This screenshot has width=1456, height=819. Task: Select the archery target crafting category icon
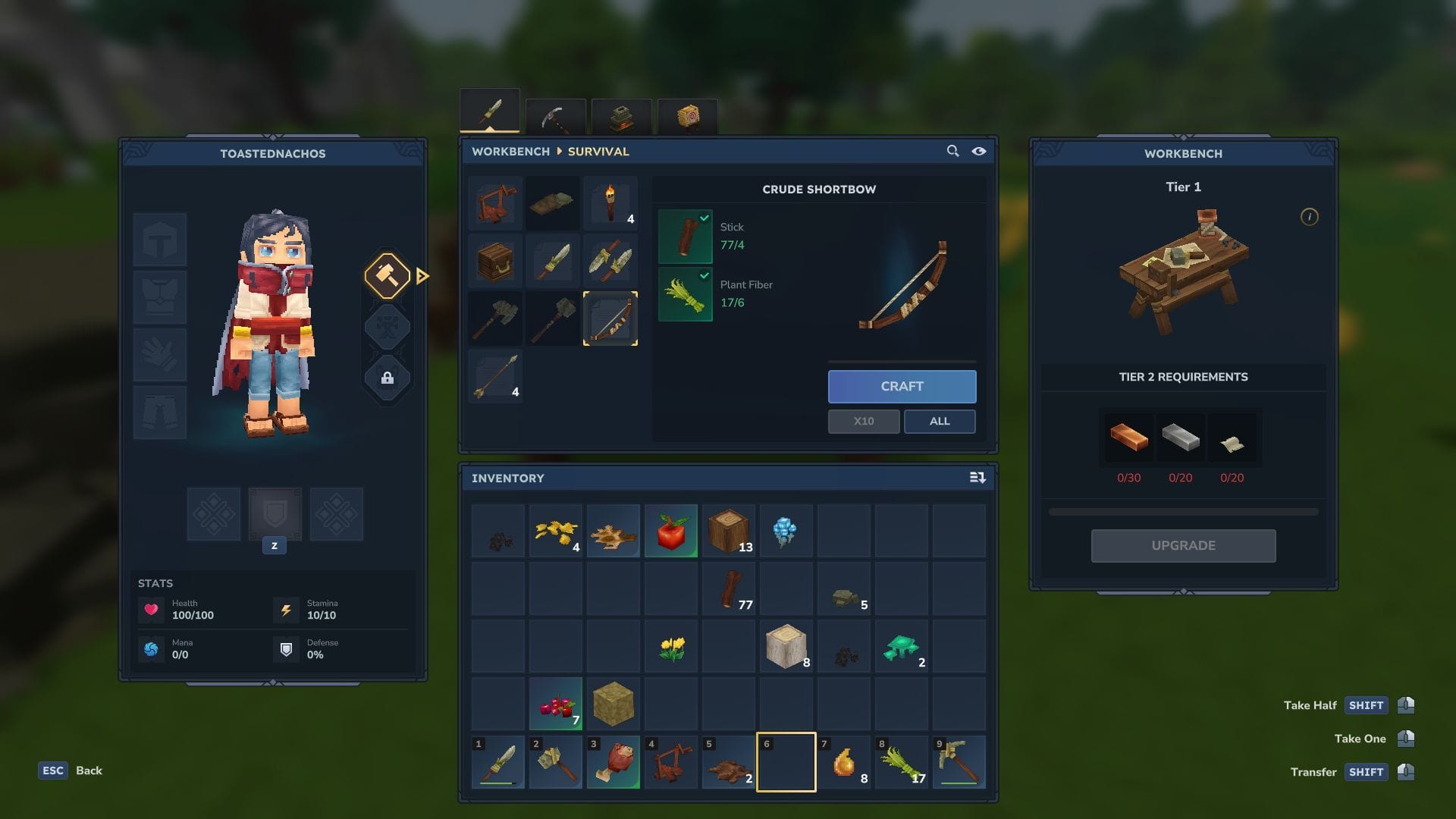point(686,115)
